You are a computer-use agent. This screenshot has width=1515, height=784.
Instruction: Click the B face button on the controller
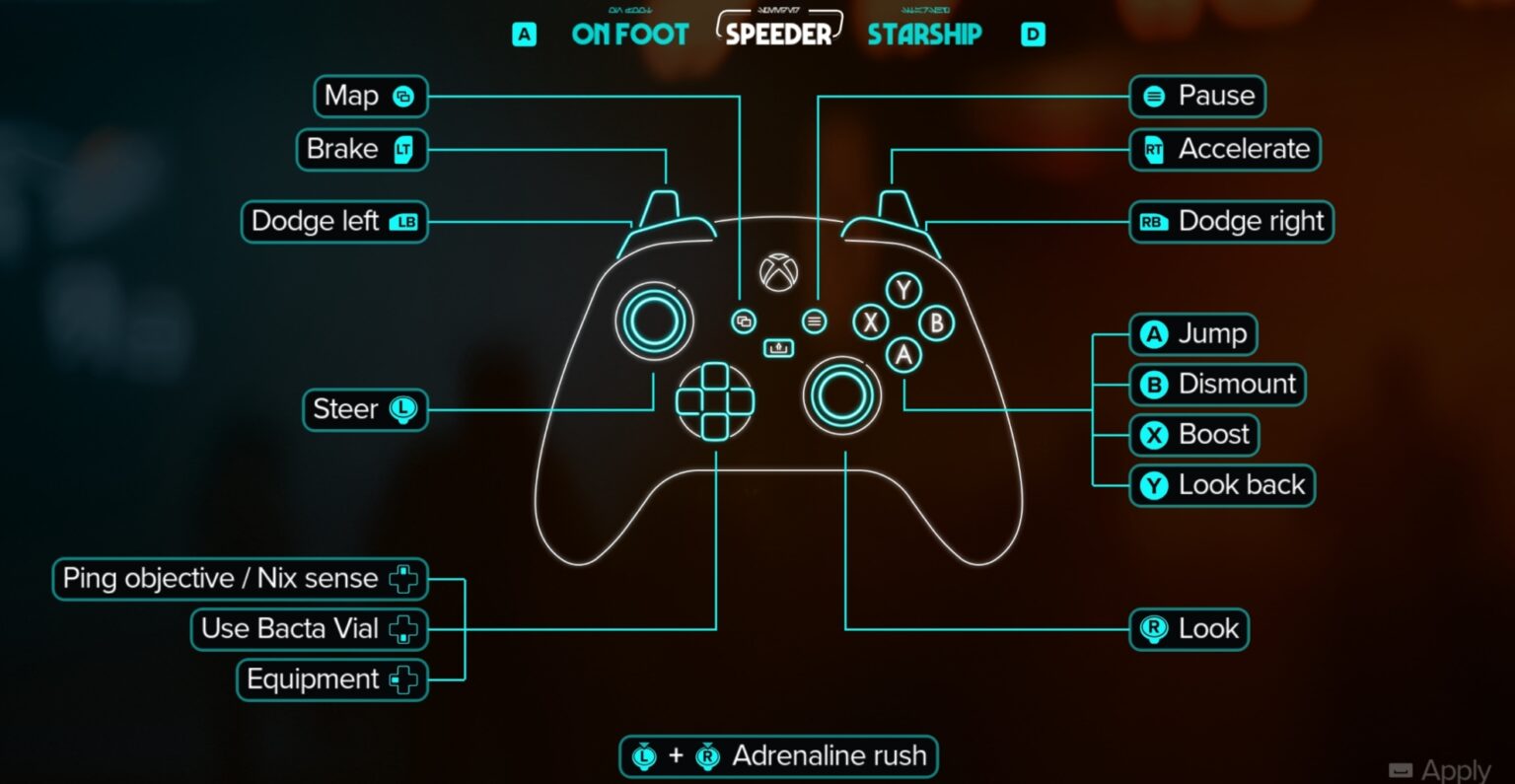click(934, 322)
